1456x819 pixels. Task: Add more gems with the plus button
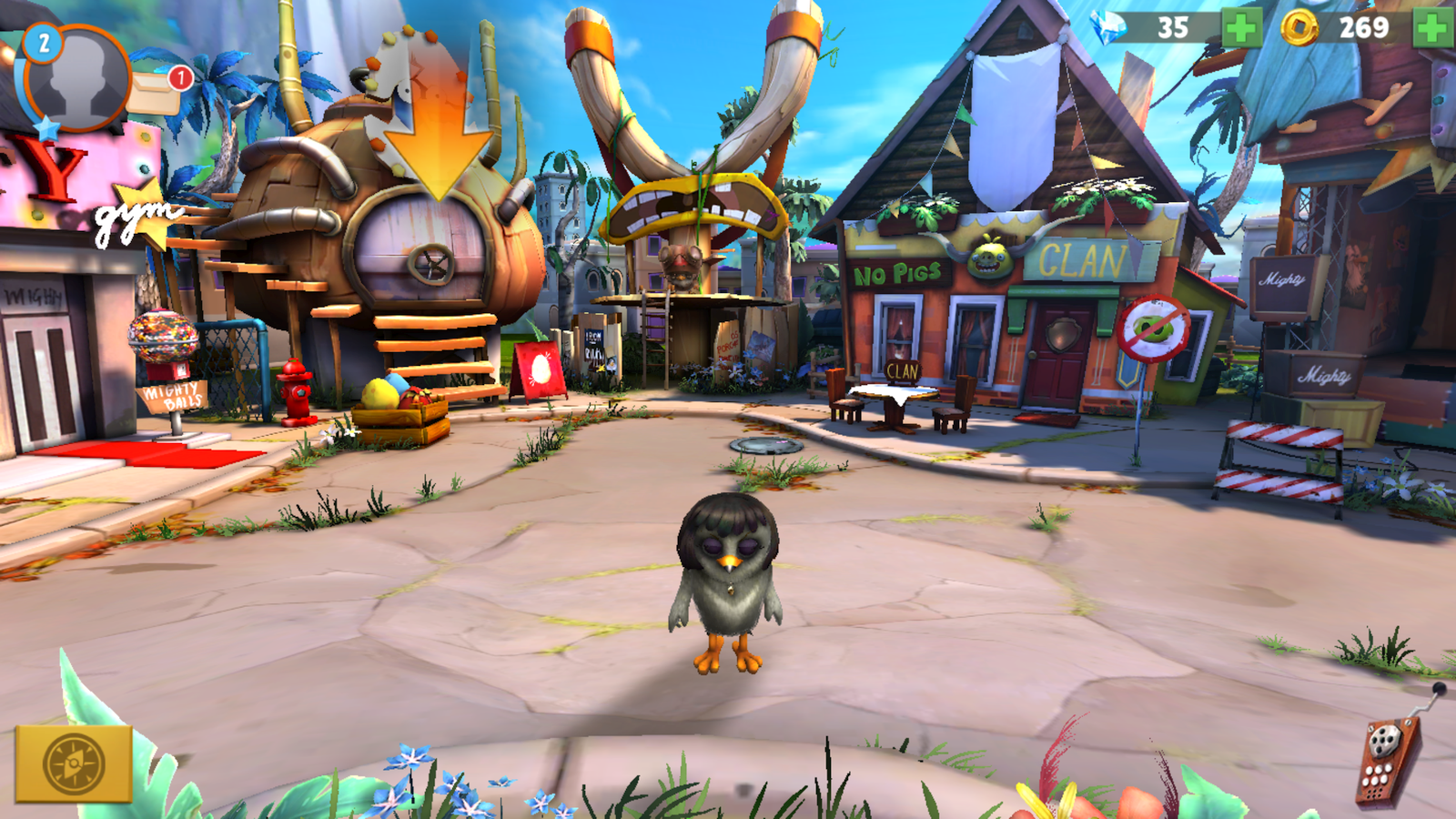point(1241,27)
